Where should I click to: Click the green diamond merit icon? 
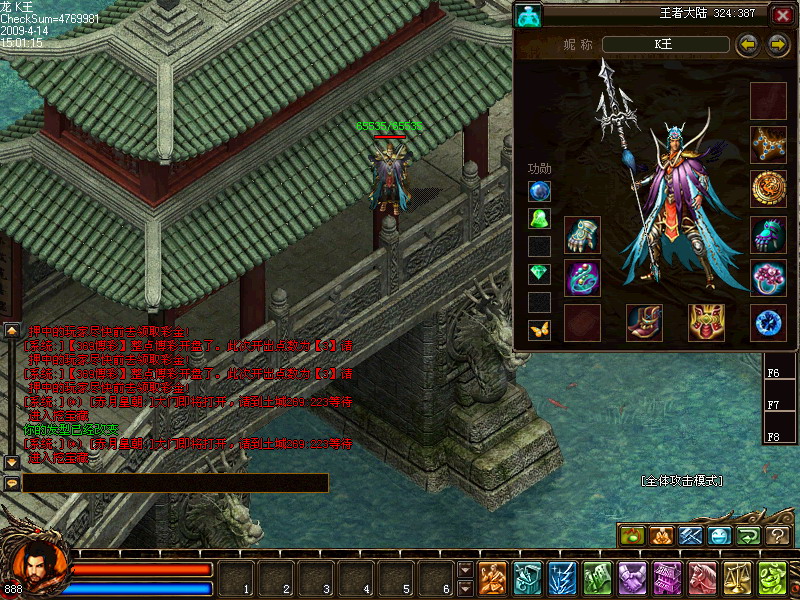pos(539,273)
